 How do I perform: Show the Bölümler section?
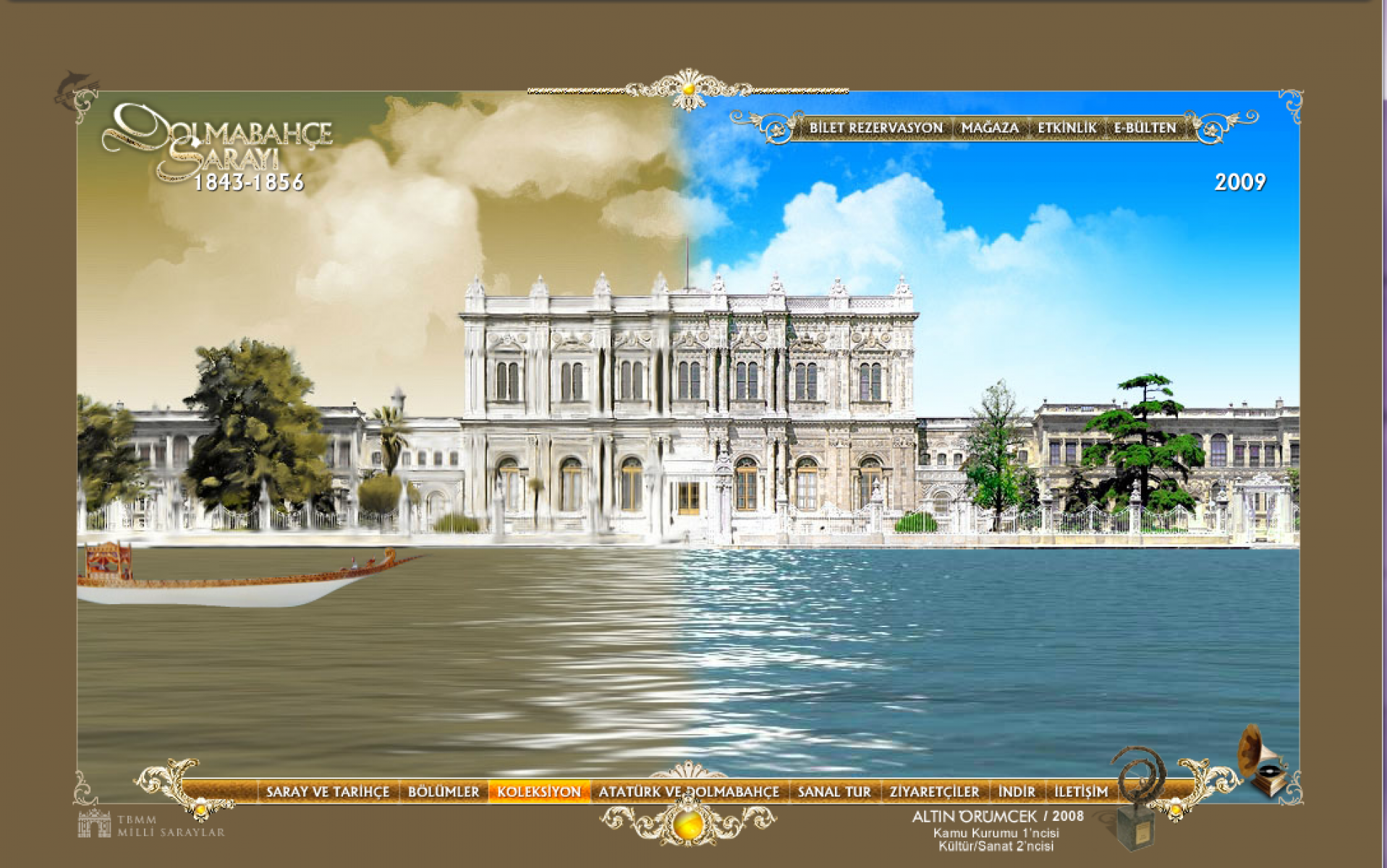[444, 792]
